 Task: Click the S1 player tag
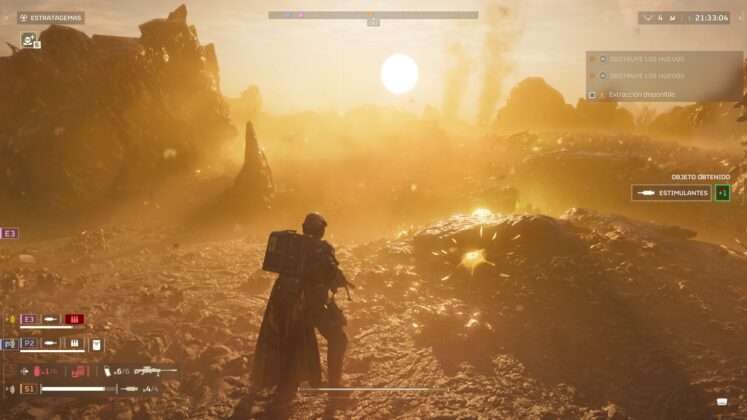29,388
